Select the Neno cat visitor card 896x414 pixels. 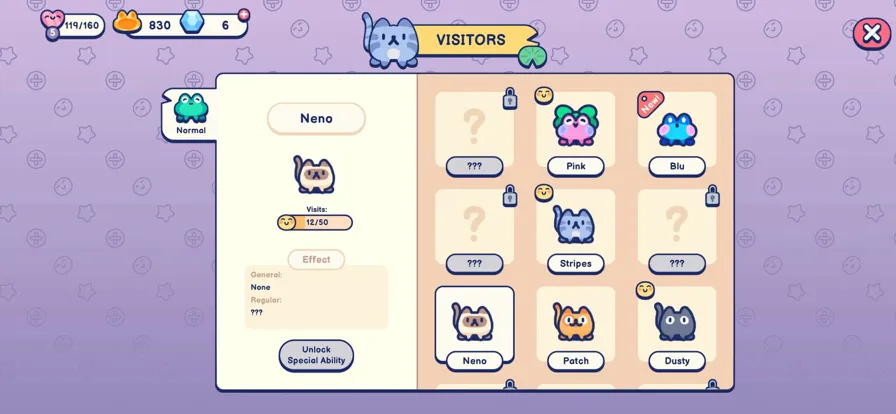click(x=474, y=327)
